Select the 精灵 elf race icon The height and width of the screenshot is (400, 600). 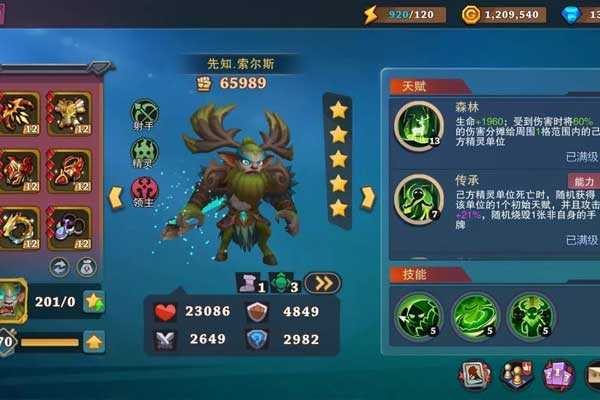pyautogui.click(x=146, y=150)
